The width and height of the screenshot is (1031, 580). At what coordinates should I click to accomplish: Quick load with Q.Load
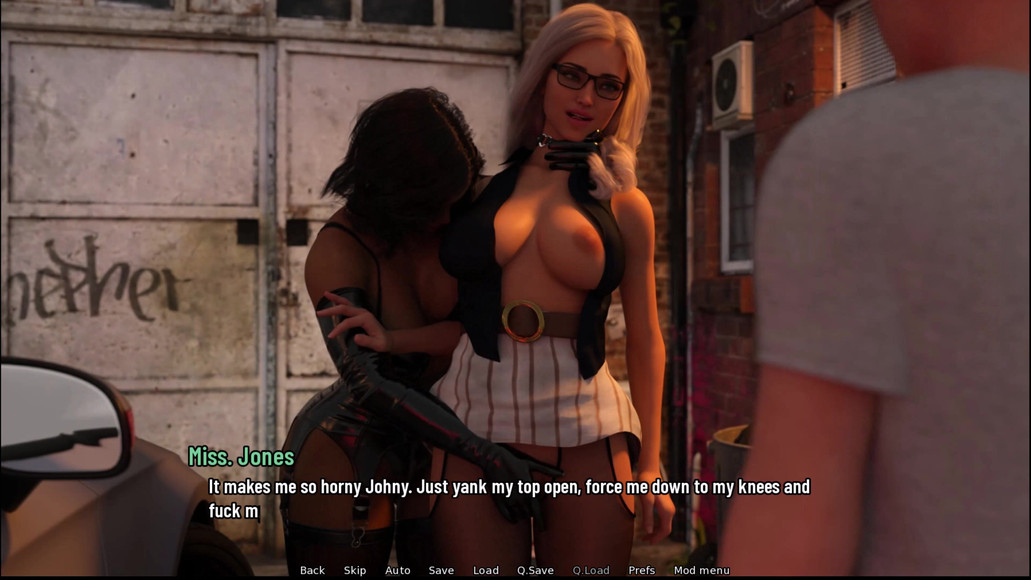point(591,570)
